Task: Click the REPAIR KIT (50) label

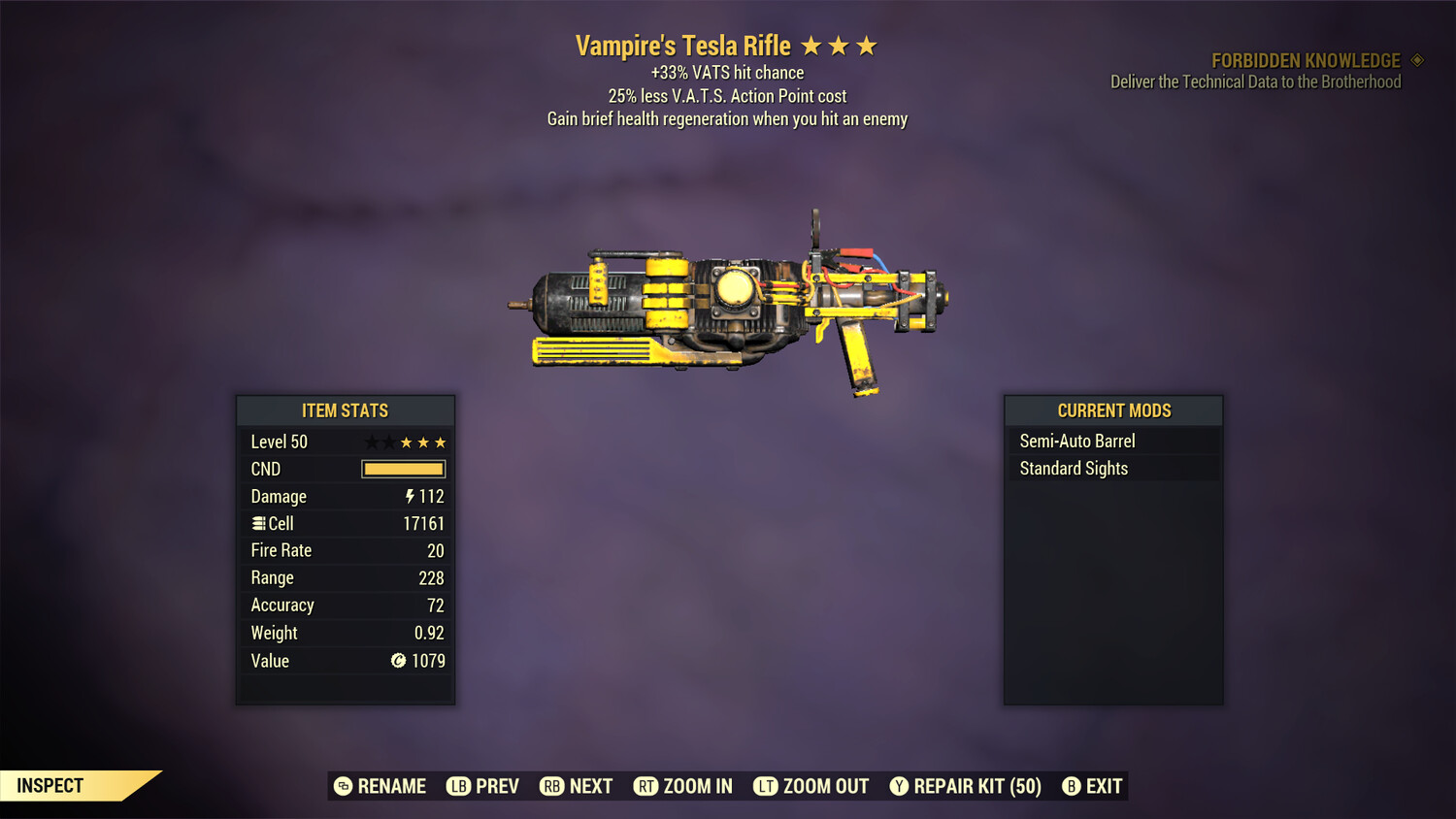Action: 976,786
